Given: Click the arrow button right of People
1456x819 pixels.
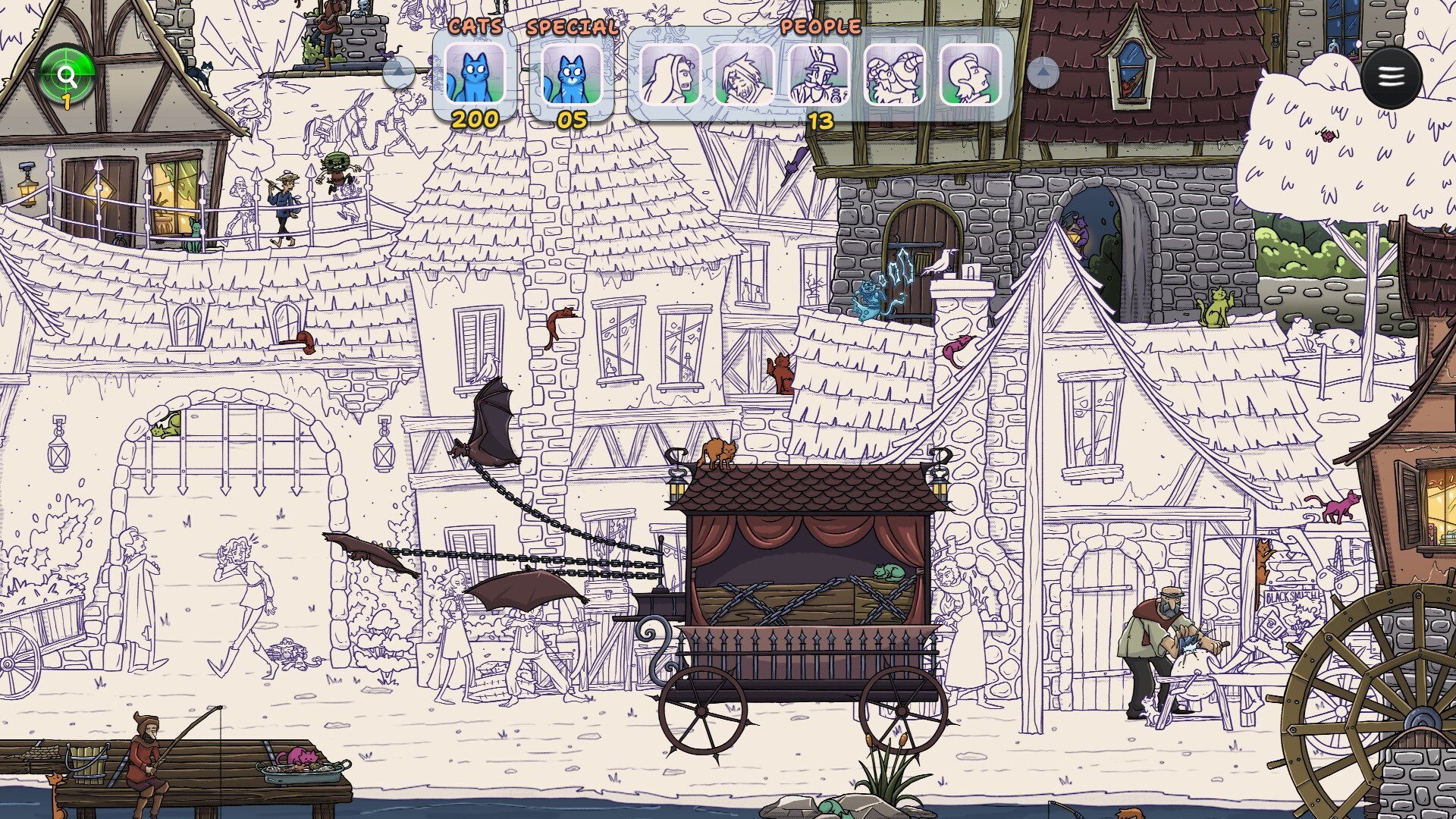Looking at the screenshot, I should 1043,73.
